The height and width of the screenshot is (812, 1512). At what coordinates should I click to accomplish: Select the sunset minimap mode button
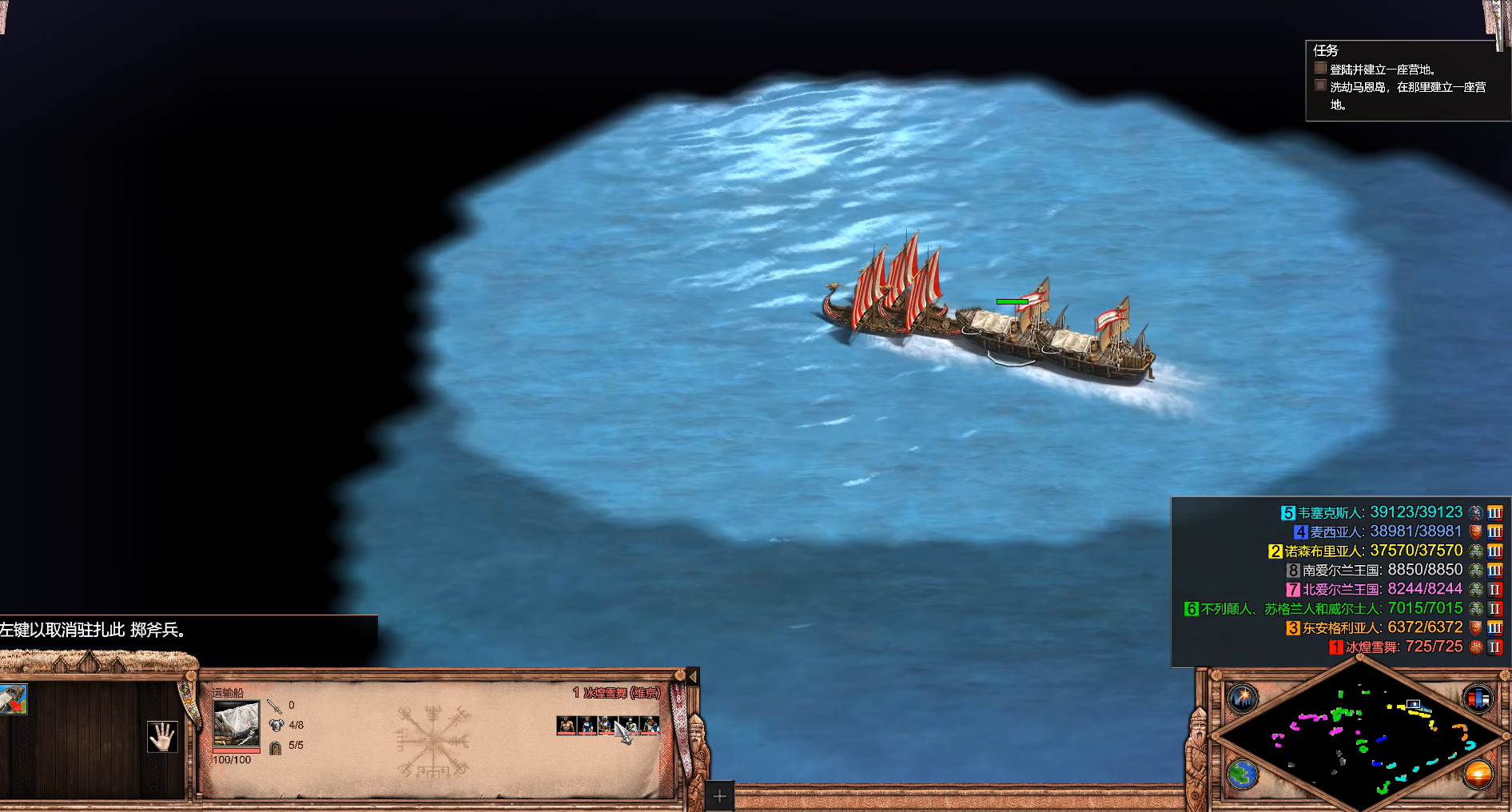(1478, 774)
